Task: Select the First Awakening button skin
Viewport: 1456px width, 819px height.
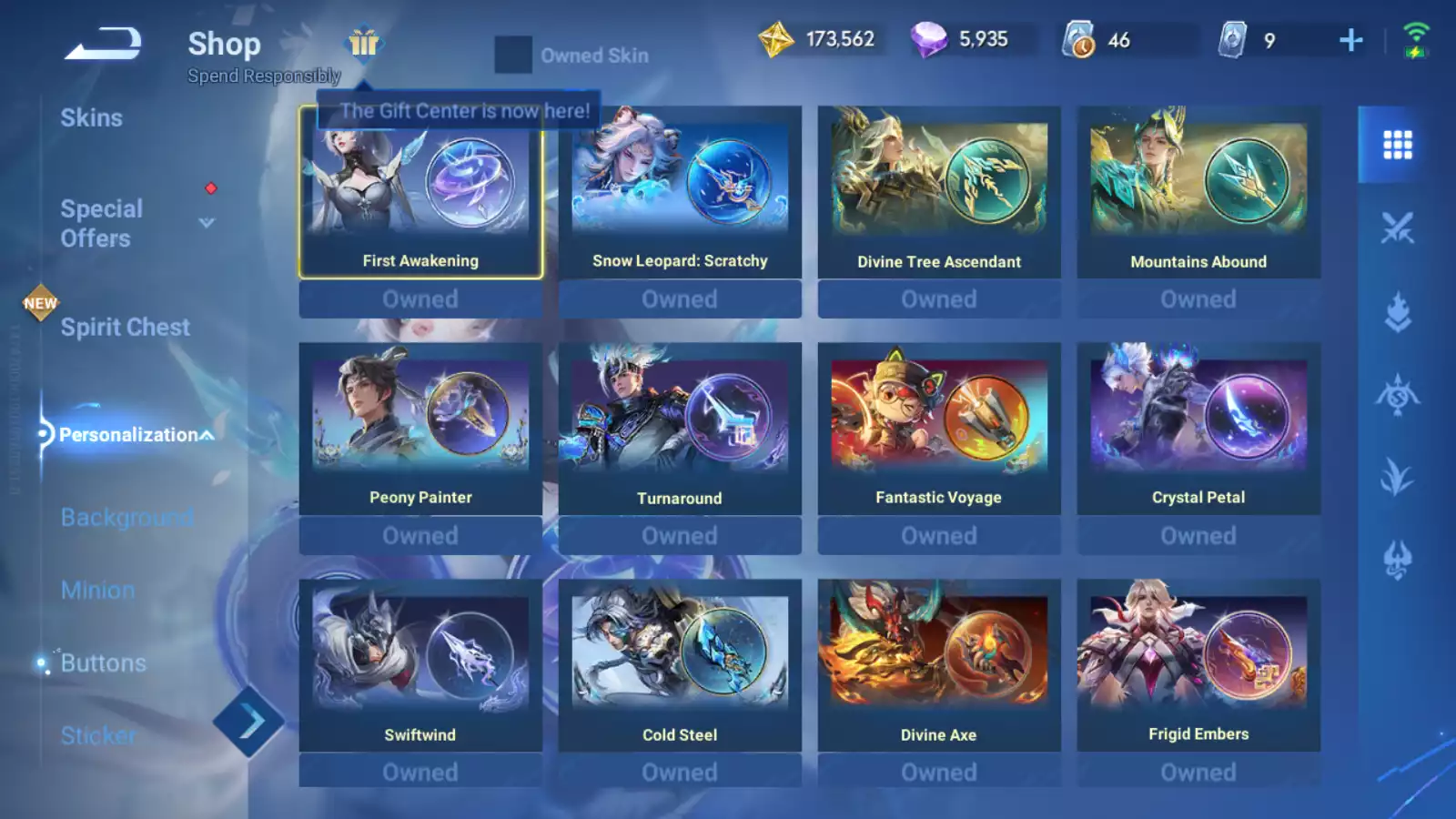Action: pos(420,192)
